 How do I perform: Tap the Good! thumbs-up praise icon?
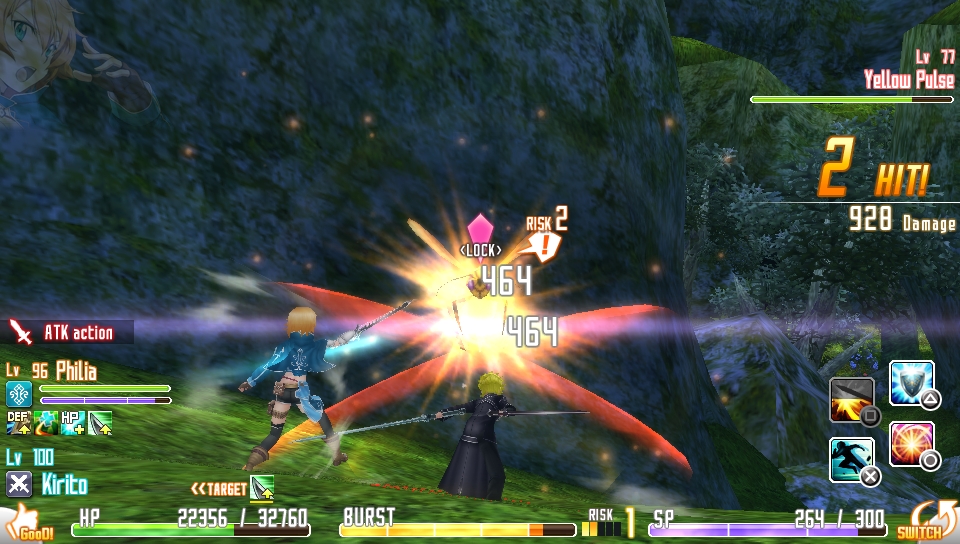point(28,524)
